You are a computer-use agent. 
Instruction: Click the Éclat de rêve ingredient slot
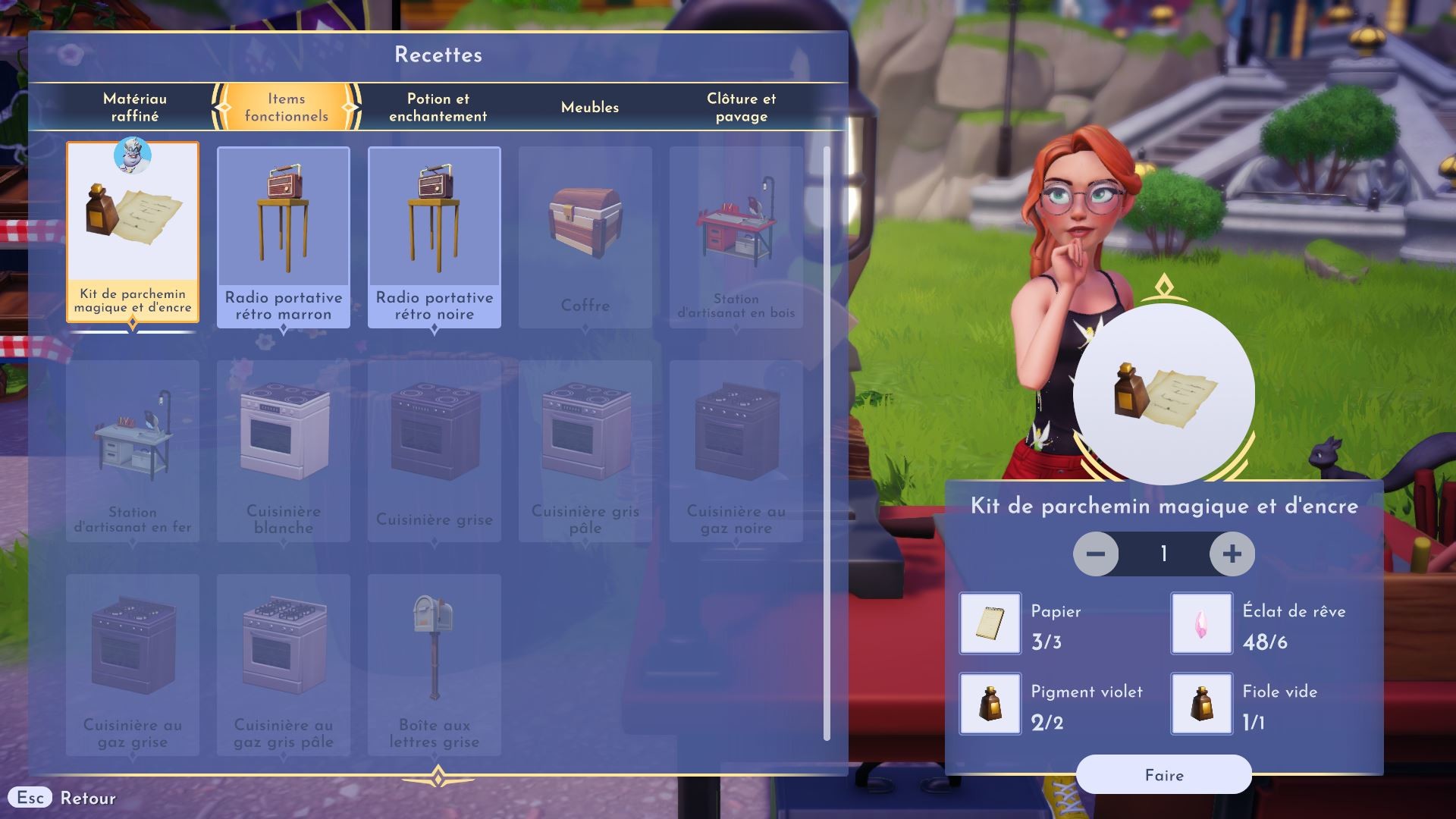click(1201, 623)
